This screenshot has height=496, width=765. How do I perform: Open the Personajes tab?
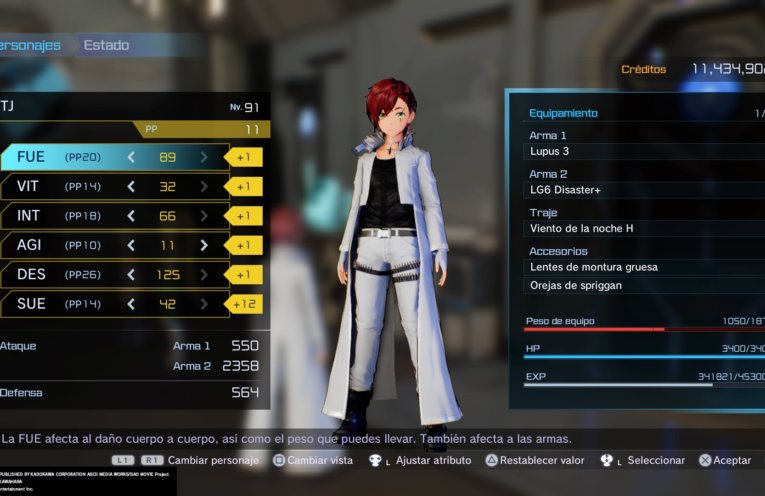pyautogui.click(x=30, y=45)
